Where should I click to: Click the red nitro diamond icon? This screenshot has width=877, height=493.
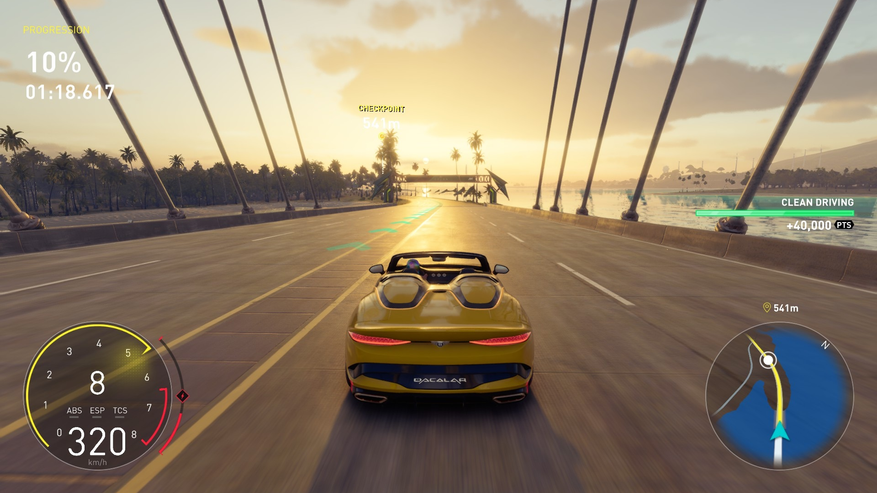click(182, 396)
